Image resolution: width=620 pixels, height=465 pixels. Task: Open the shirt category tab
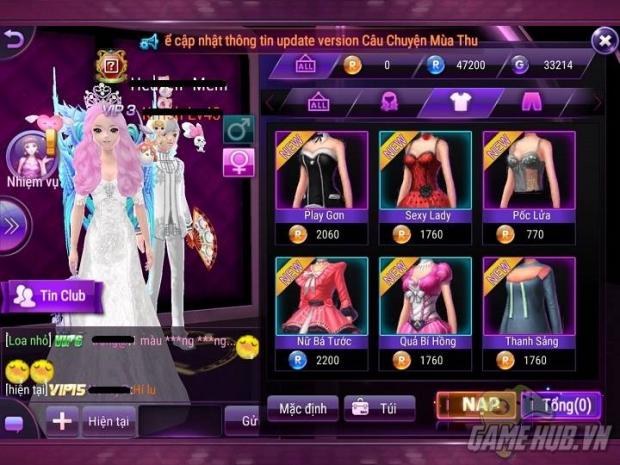coord(461,102)
